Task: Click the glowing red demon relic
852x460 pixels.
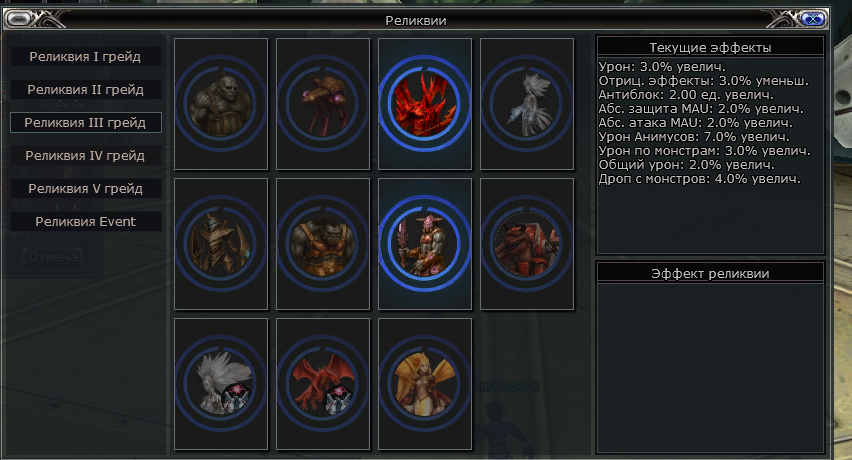Action: (x=425, y=103)
